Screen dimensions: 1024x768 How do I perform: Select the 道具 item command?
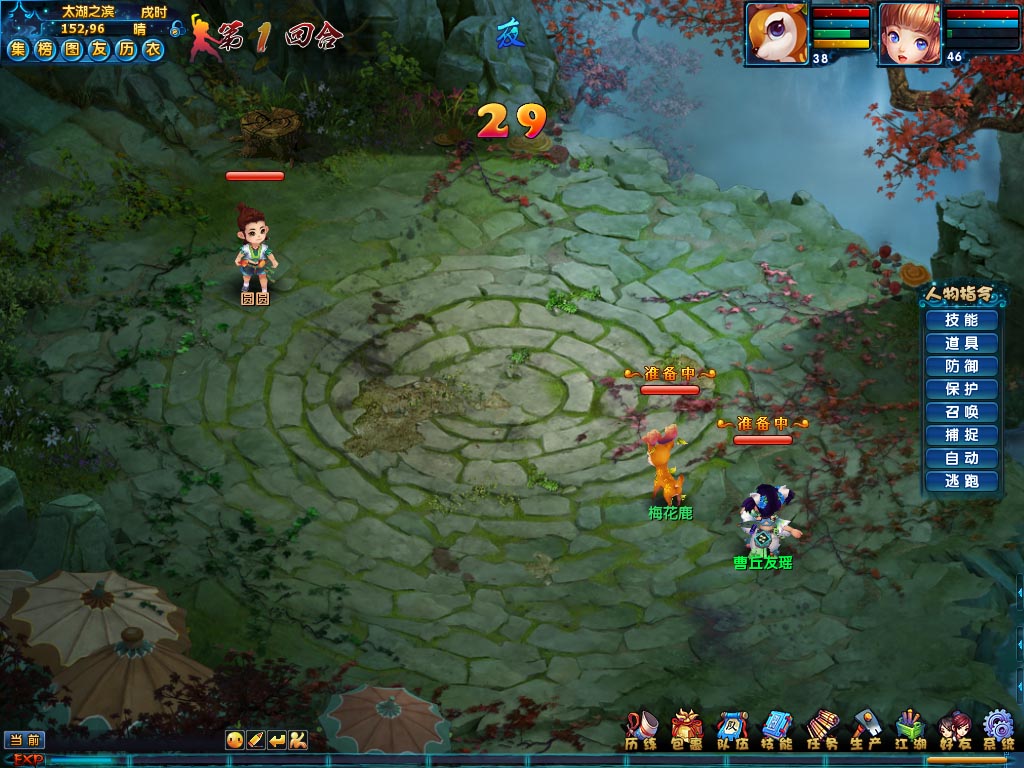[960, 343]
